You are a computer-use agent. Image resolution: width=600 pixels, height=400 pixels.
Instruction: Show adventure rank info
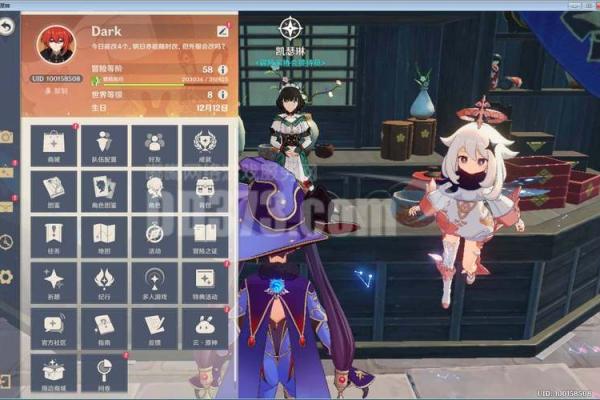pos(222,69)
